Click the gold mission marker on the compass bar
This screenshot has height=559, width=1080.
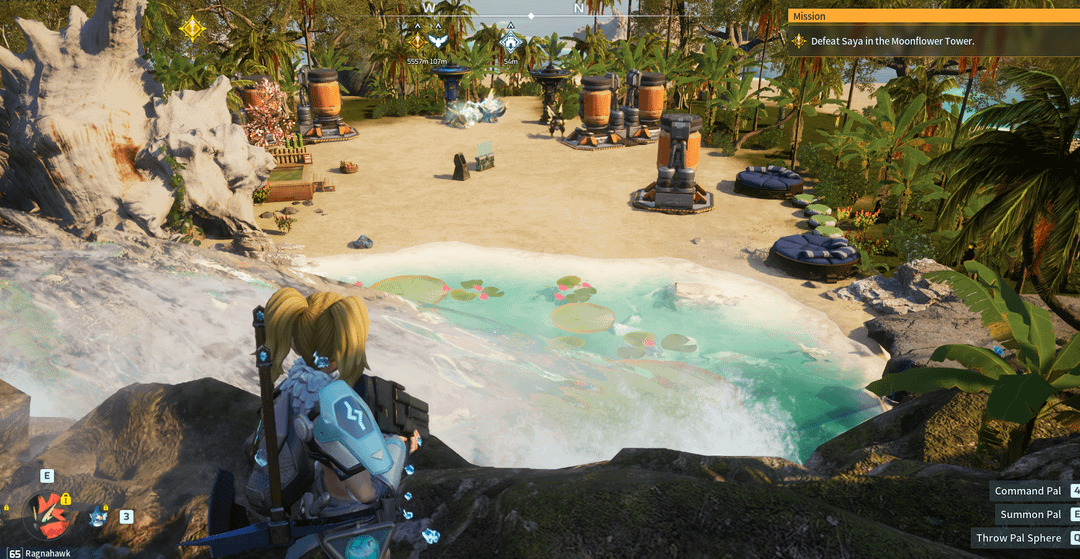click(417, 41)
